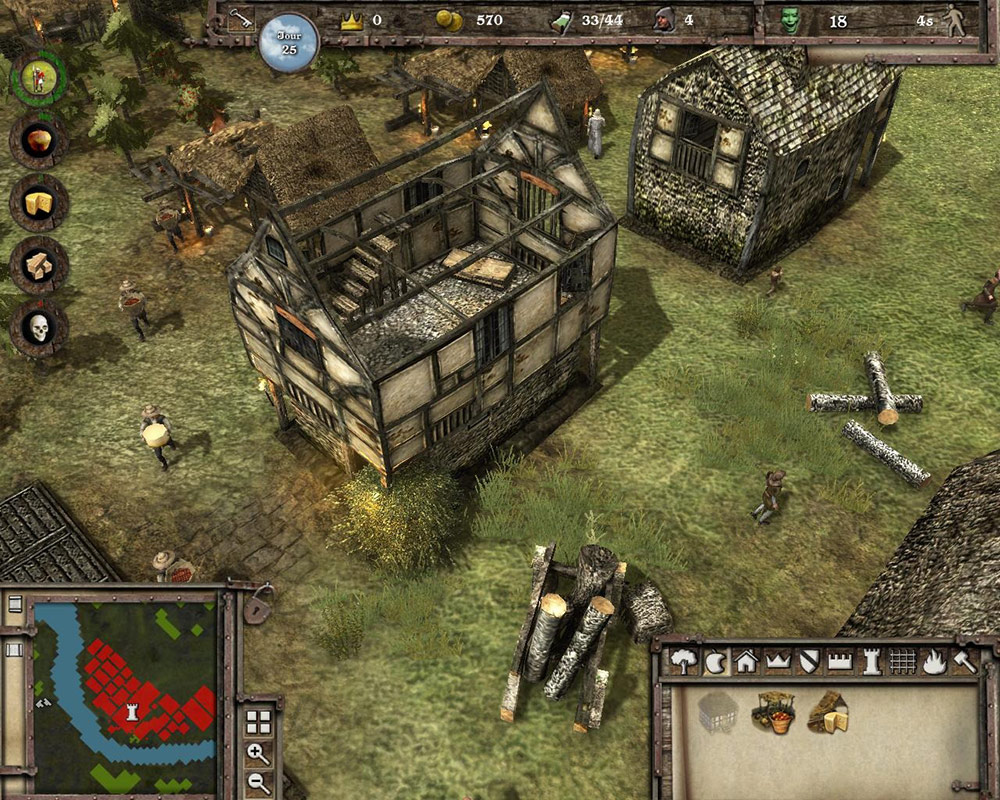Choose the shield military category
Screen dimensions: 1000x800
pyautogui.click(x=809, y=661)
